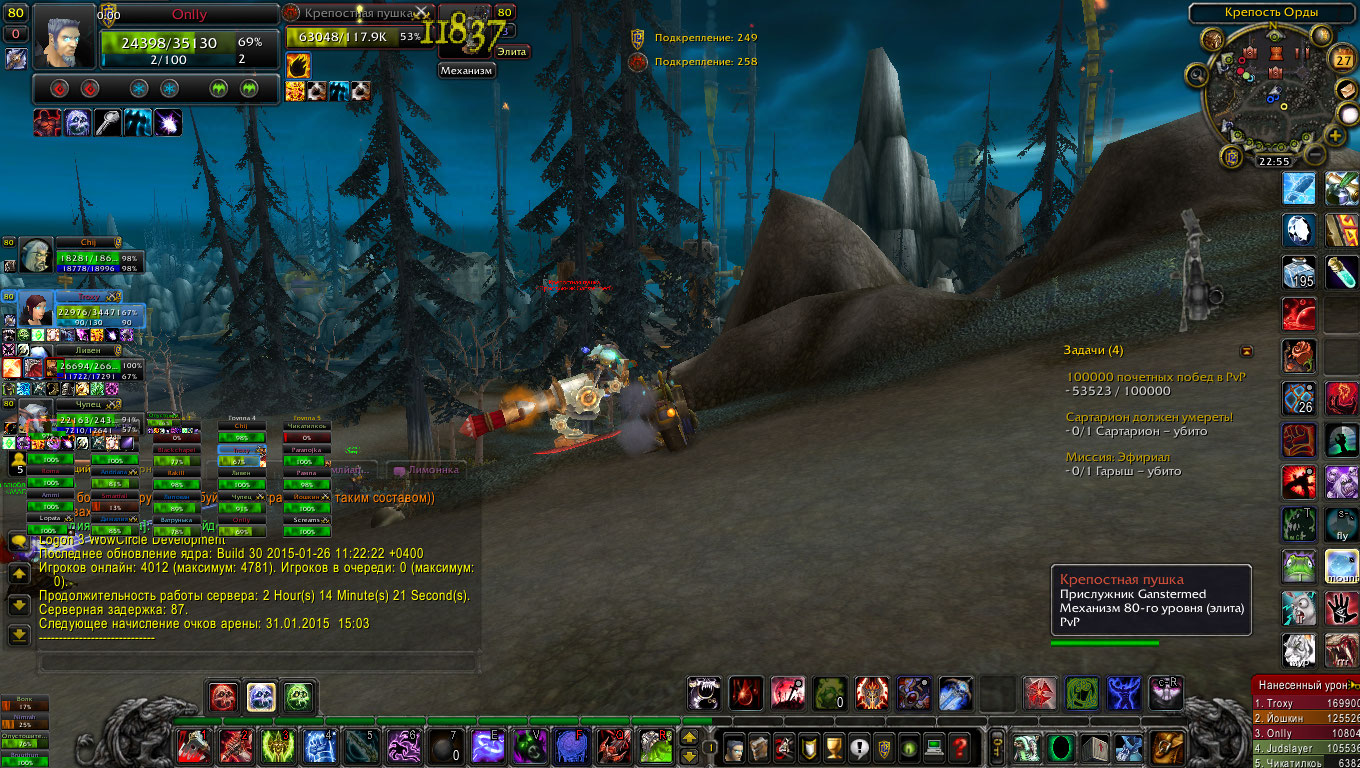Open the computer game menu button
1360x768 pixels.
(934, 746)
